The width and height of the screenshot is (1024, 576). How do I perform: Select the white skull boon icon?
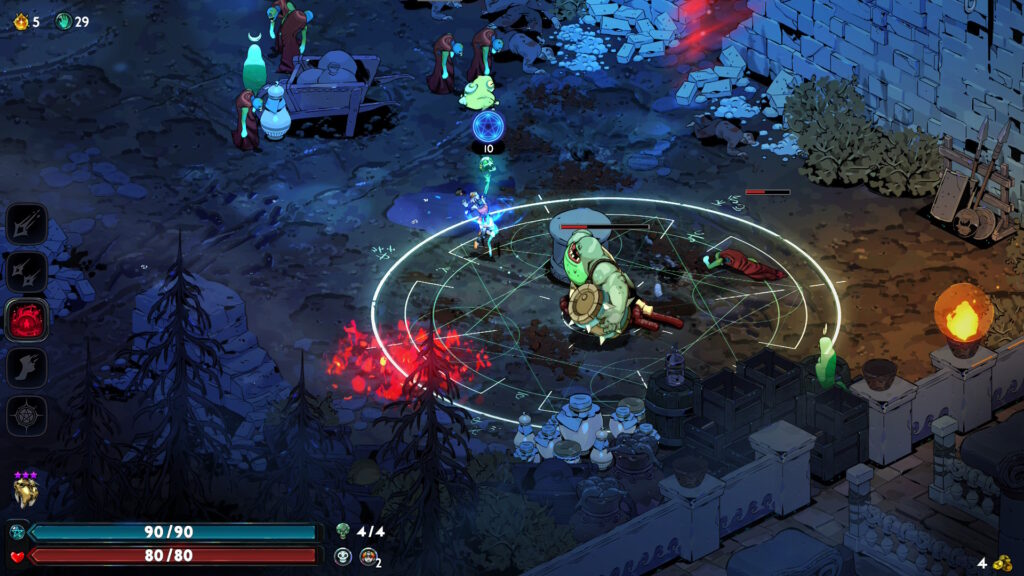point(343,556)
